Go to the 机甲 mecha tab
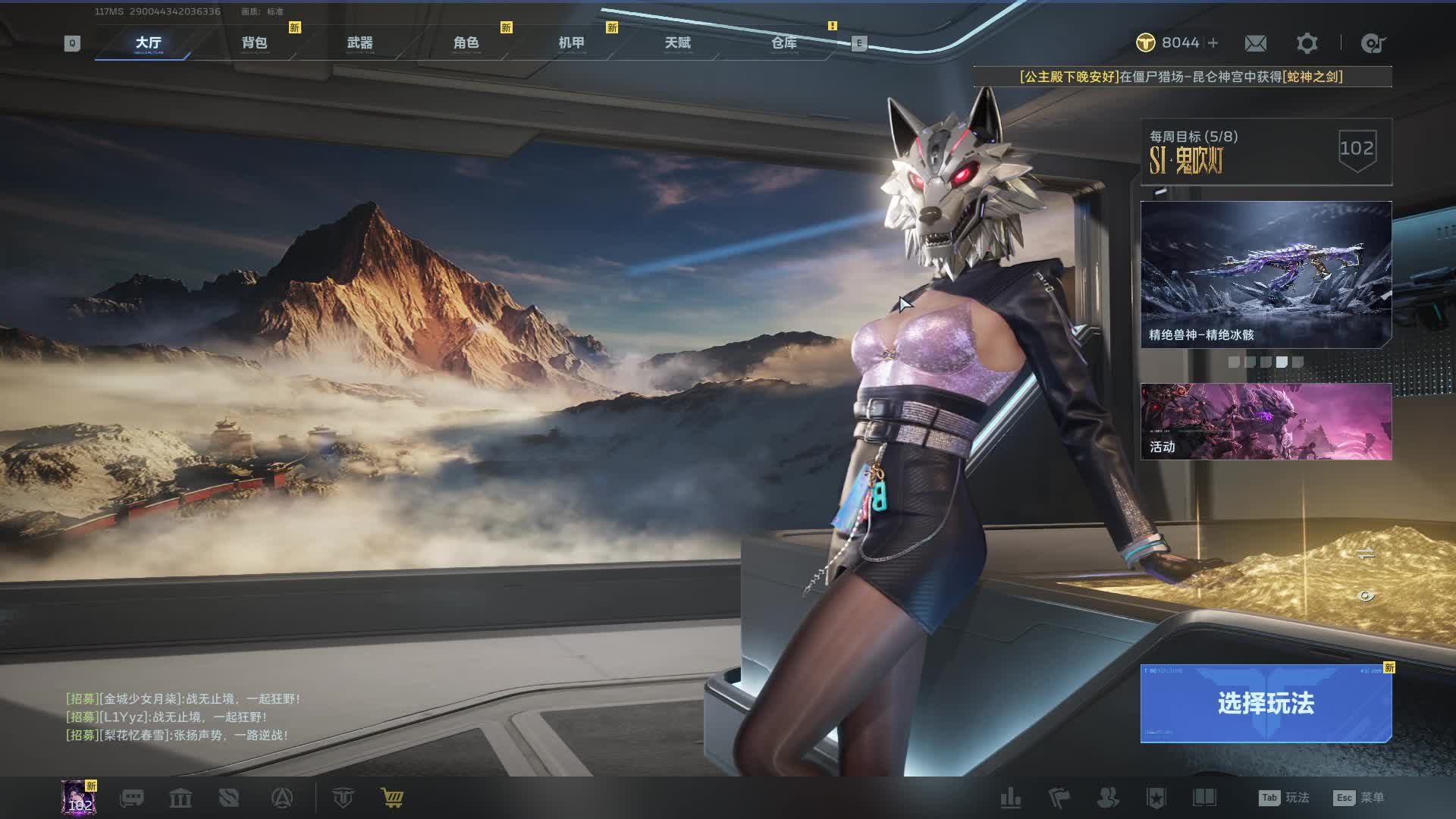 click(572, 43)
